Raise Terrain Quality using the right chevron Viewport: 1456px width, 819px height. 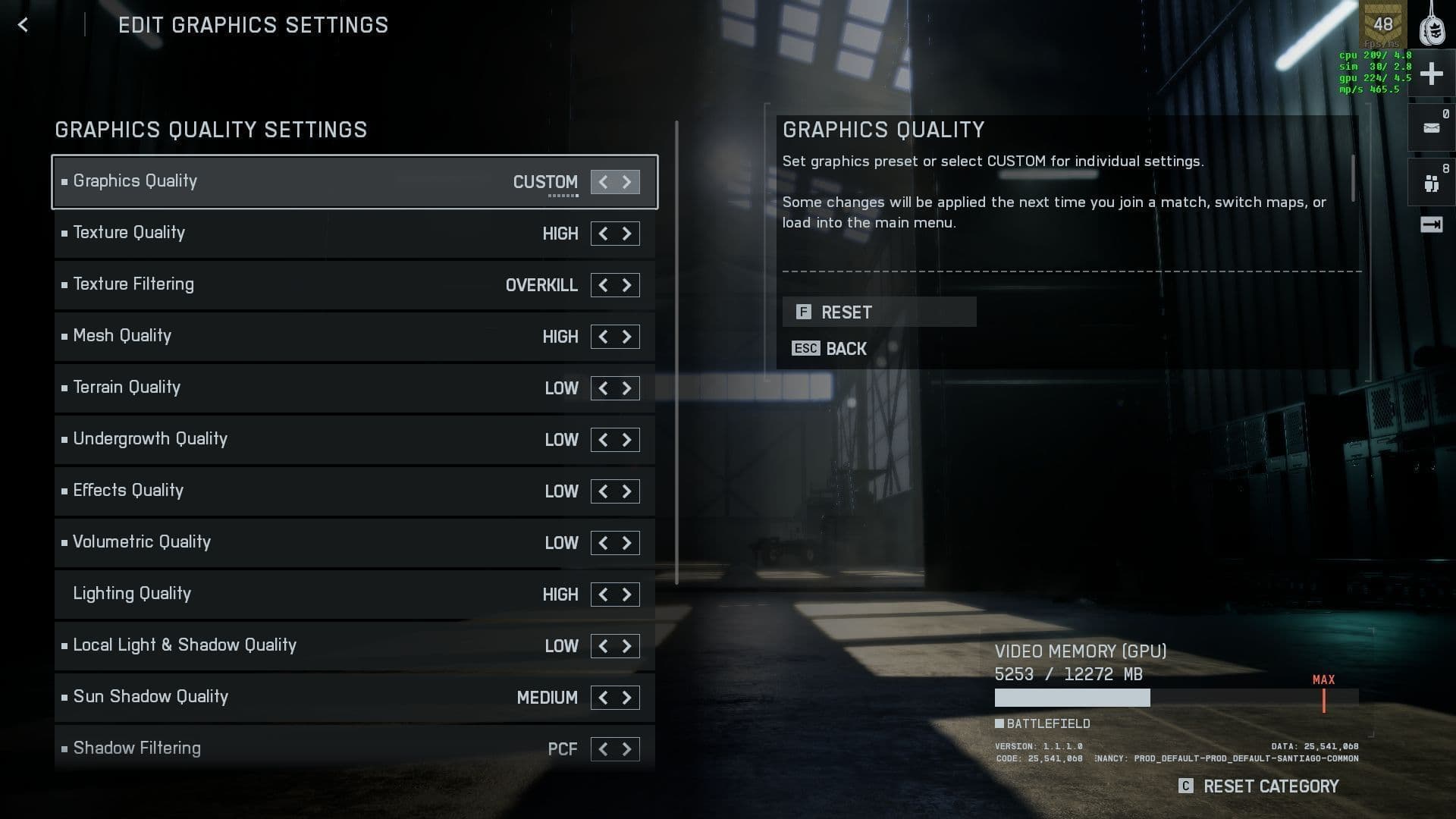click(x=627, y=388)
